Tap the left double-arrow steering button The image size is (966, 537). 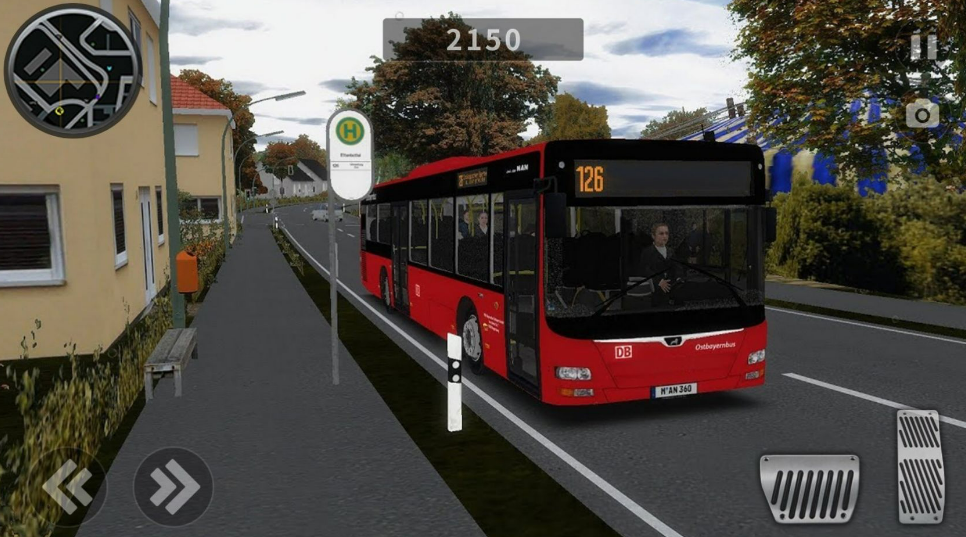pyautogui.click(x=68, y=487)
